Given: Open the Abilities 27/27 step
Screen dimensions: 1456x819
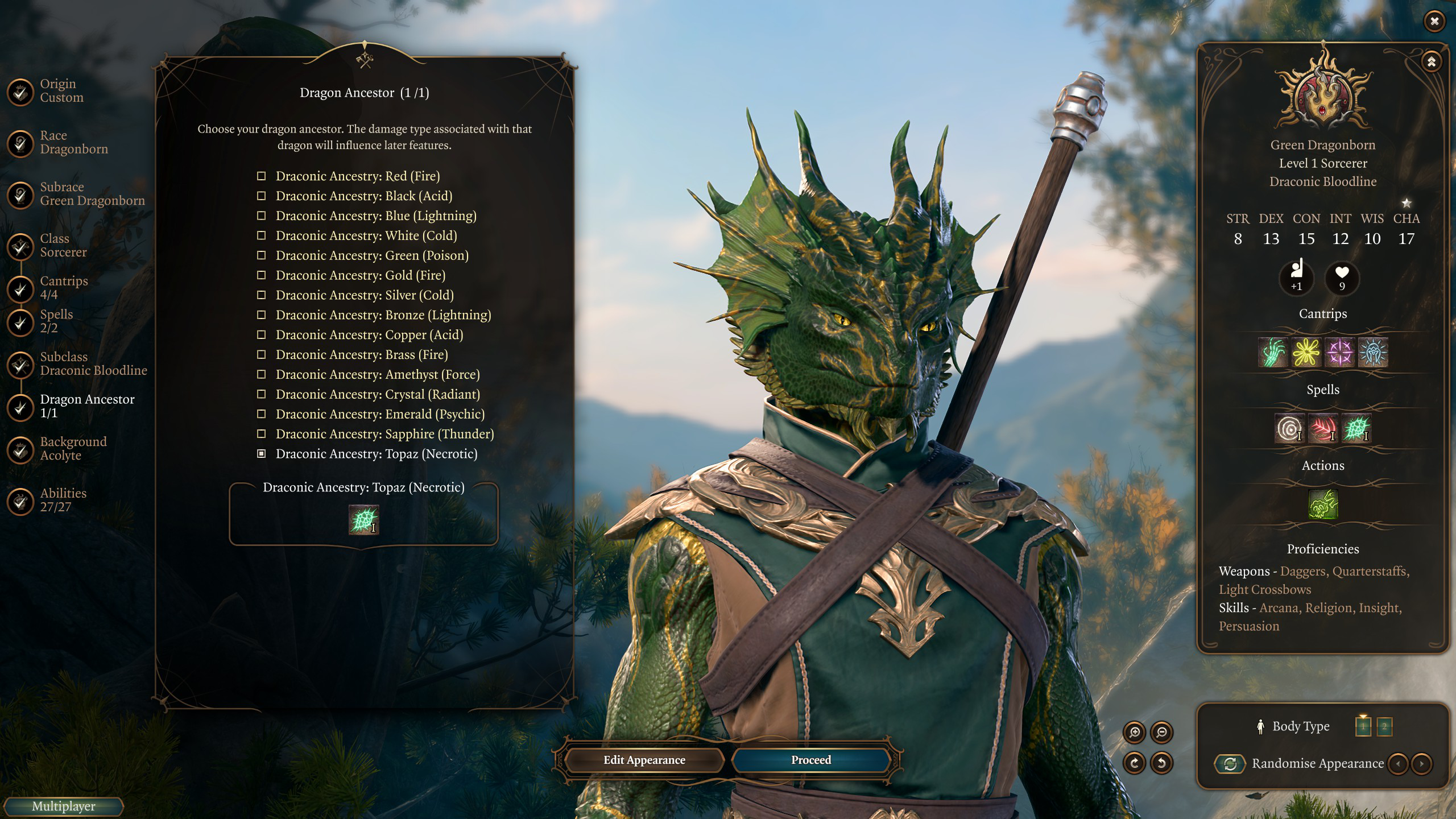Looking at the screenshot, I should (x=63, y=500).
